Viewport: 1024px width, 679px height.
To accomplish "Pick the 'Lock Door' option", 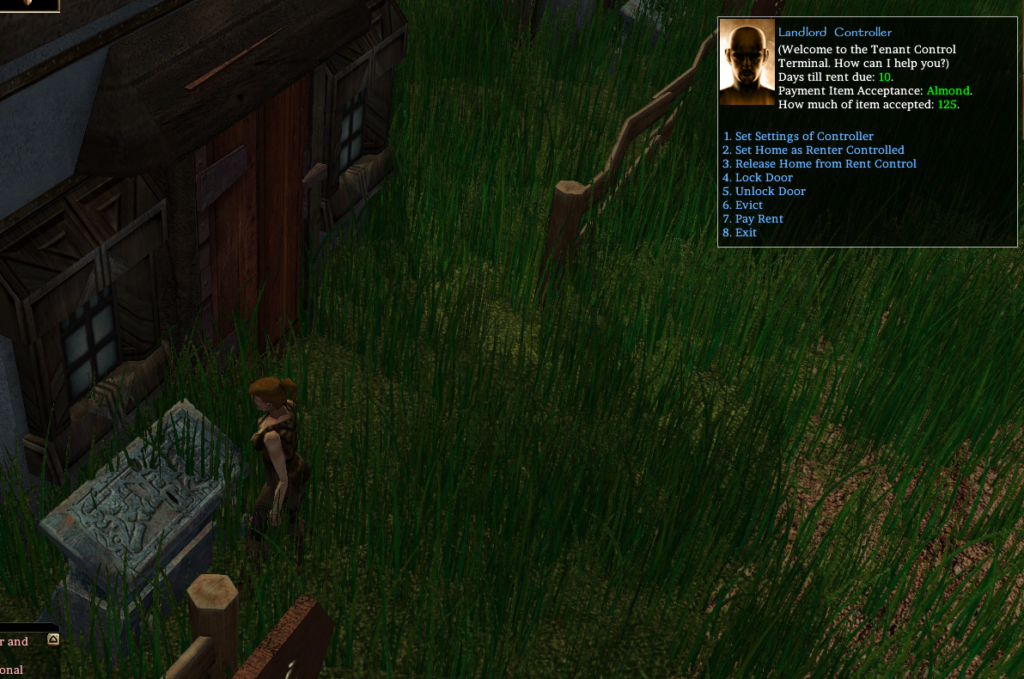I will coord(763,178).
